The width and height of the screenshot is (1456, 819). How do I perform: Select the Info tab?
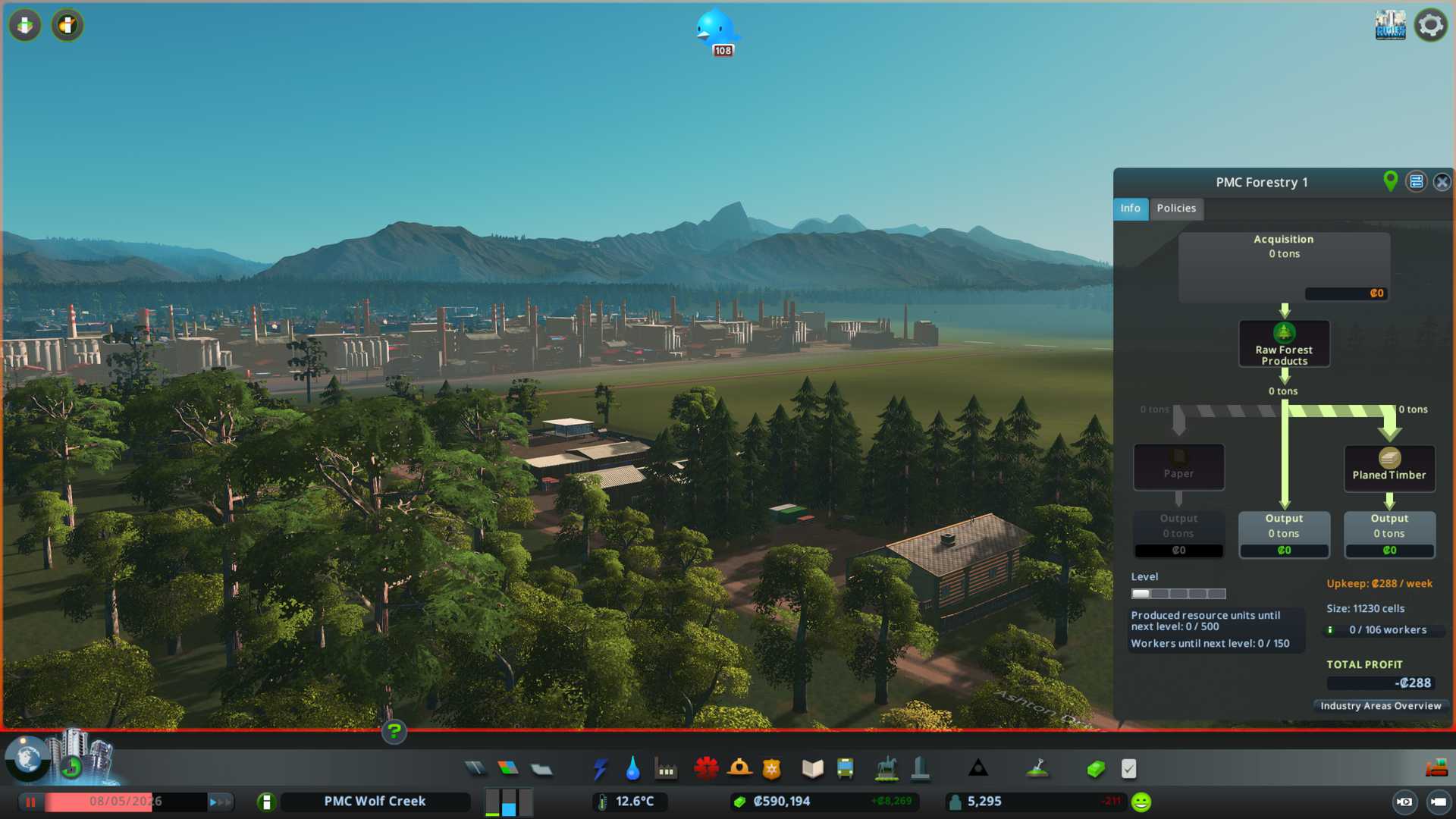click(x=1130, y=209)
